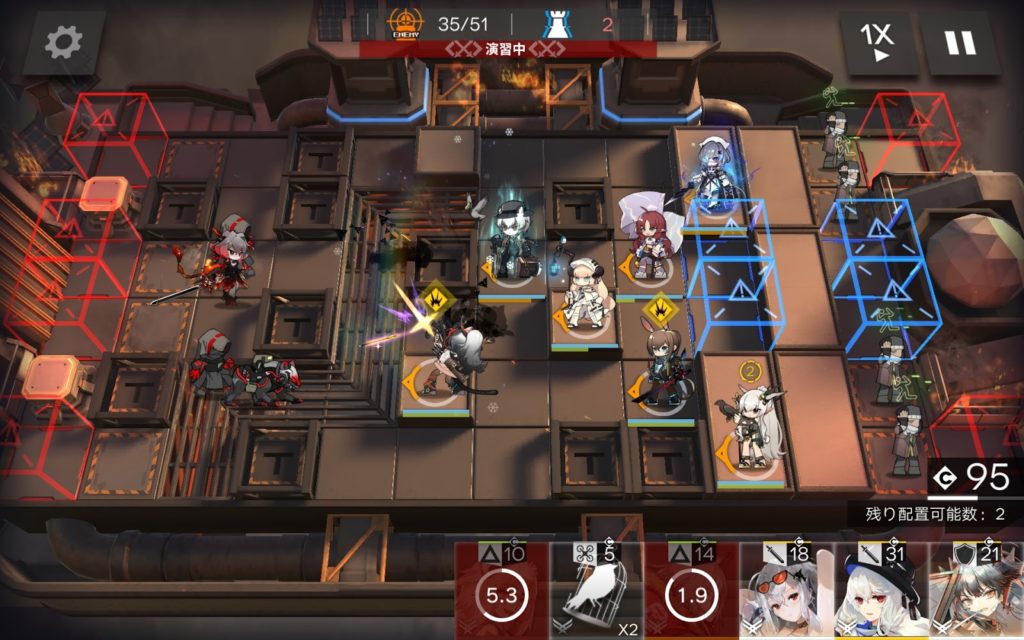Select the cost 21 defender operator card
This screenshot has height=640, width=1024.
[x=976, y=592]
